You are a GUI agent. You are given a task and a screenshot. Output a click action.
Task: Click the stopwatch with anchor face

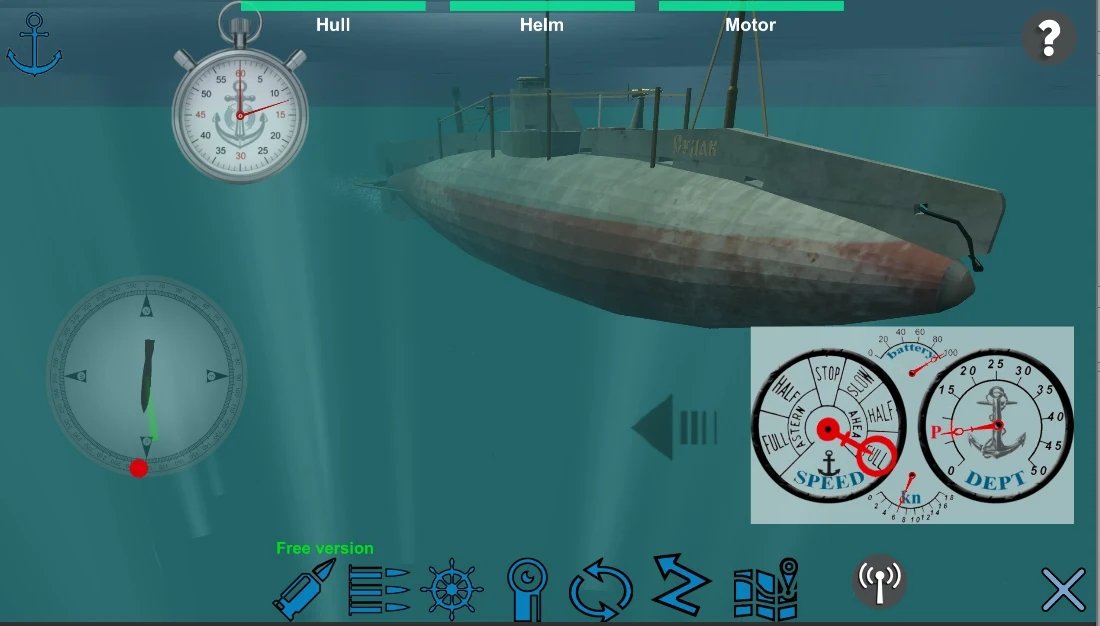[240, 114]
